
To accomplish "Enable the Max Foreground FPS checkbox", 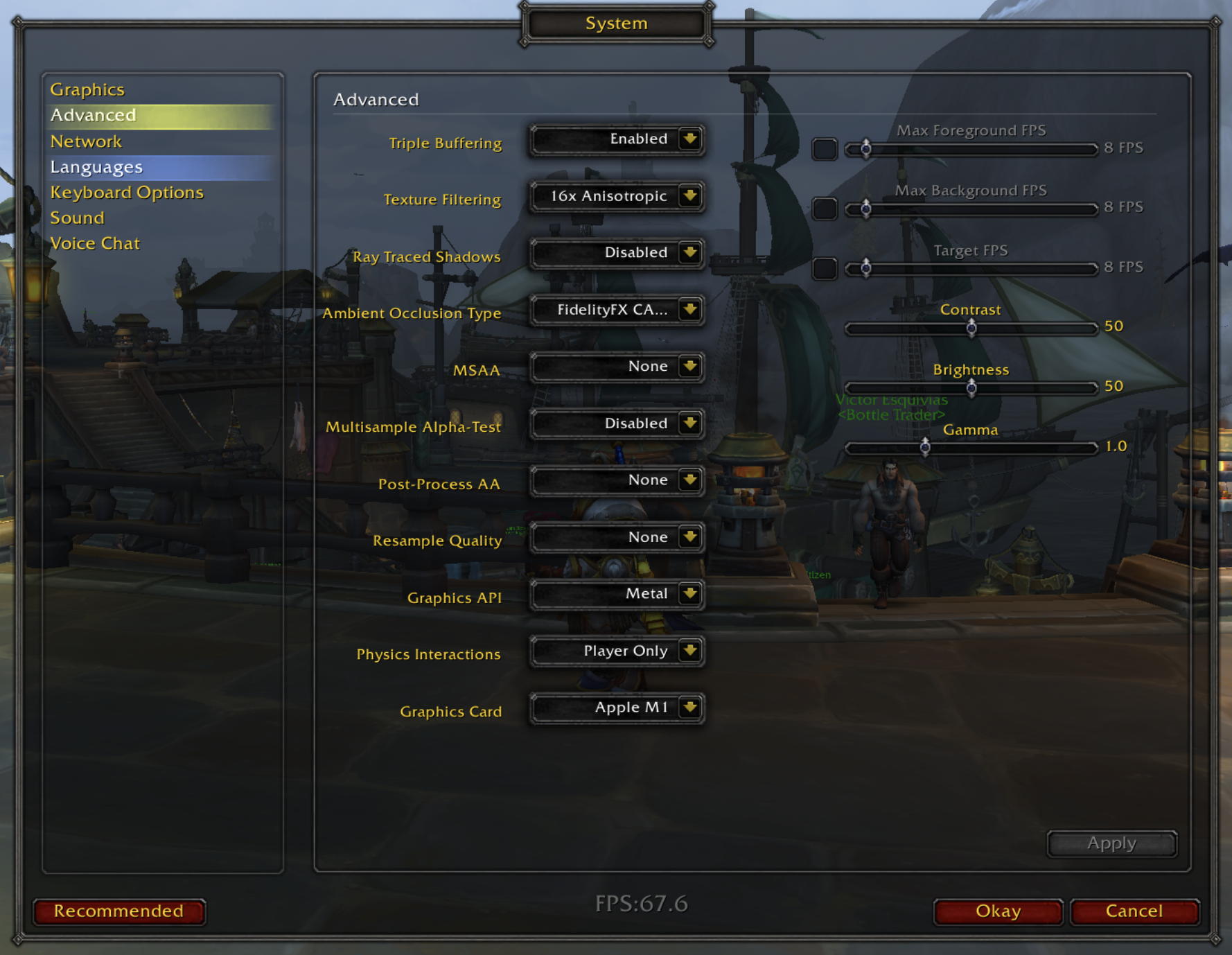I will [825, 149].
